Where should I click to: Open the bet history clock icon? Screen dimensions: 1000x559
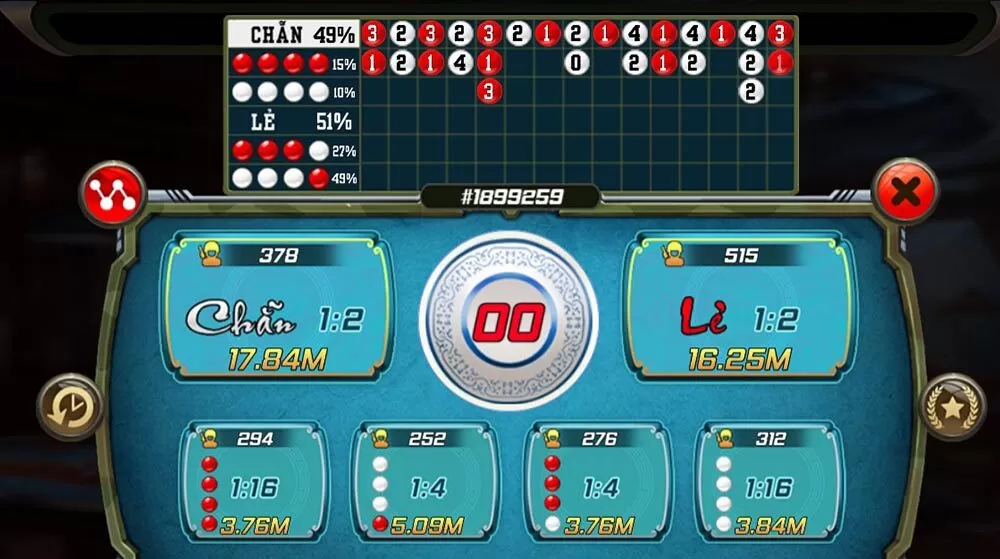coord(70,407)
